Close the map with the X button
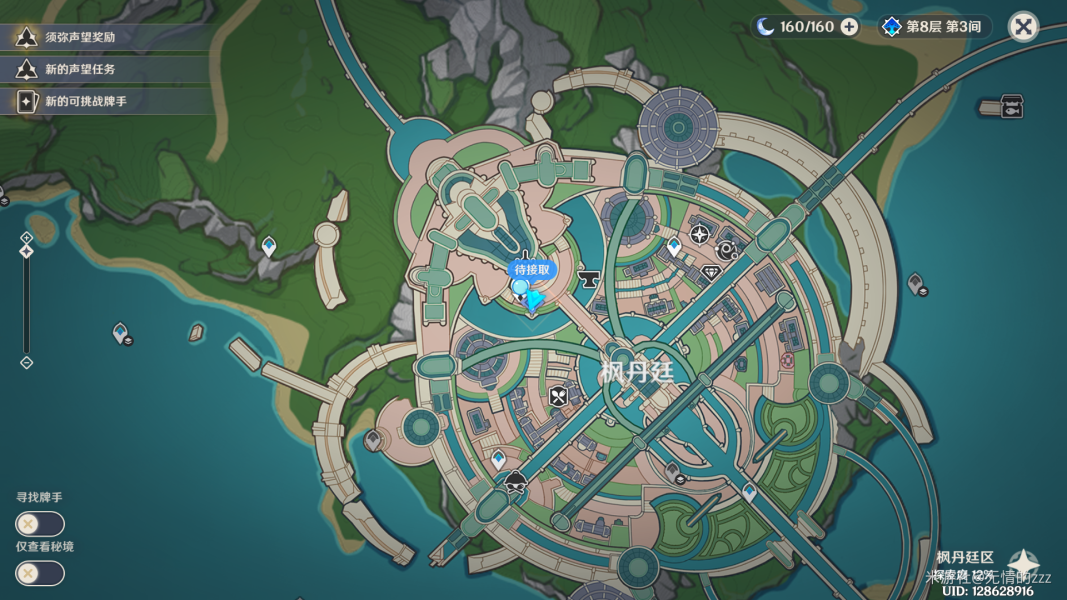1067x600 pixels. pyautogui.click(x=1023, y=27)
